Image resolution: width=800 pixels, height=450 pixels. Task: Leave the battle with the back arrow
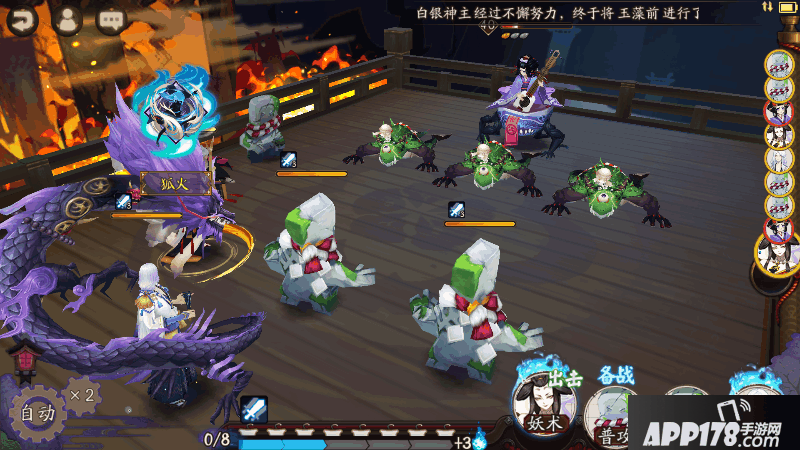pos(19,19)
